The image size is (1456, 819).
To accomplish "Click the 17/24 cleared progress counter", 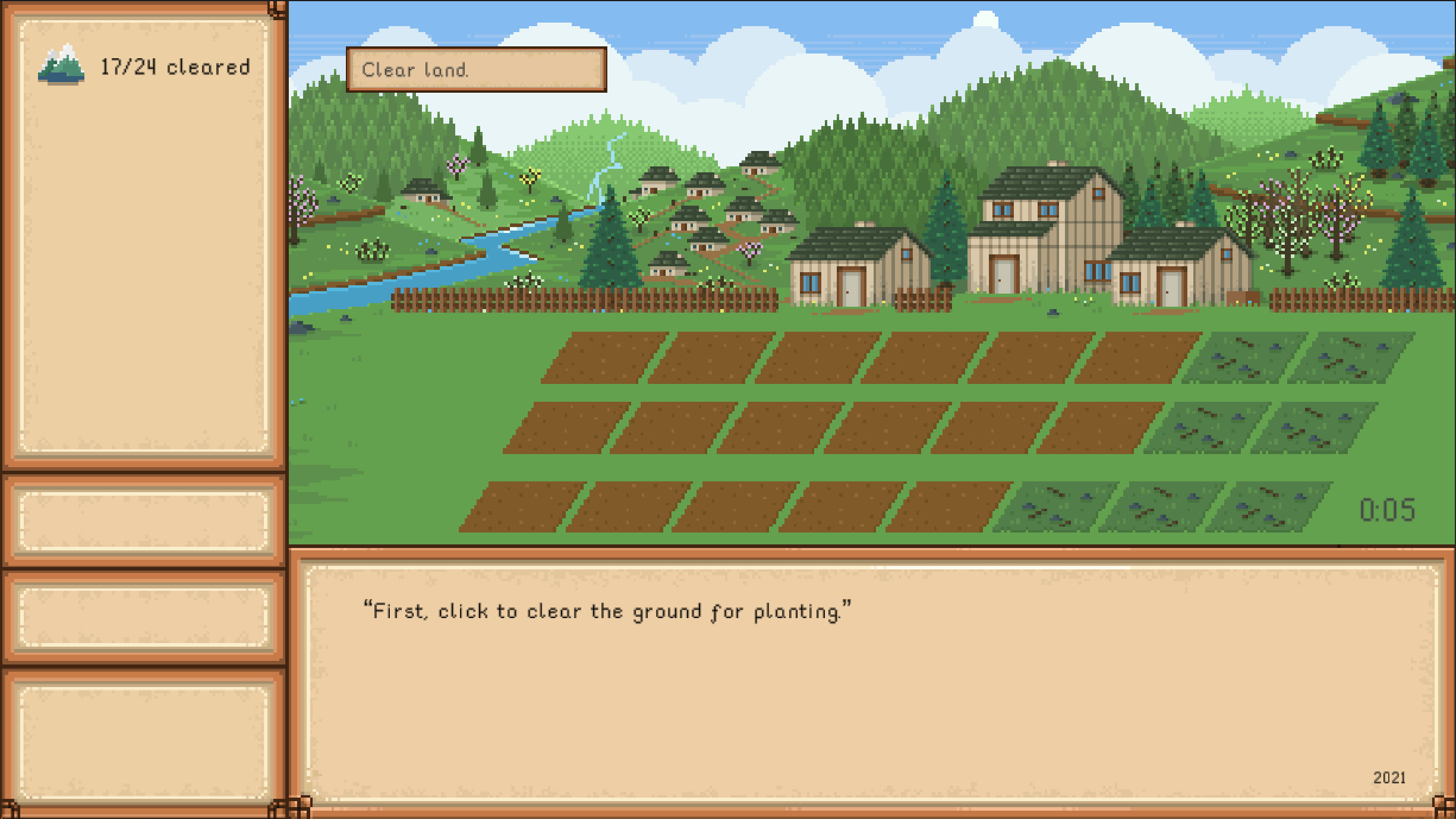I will 174,65.
